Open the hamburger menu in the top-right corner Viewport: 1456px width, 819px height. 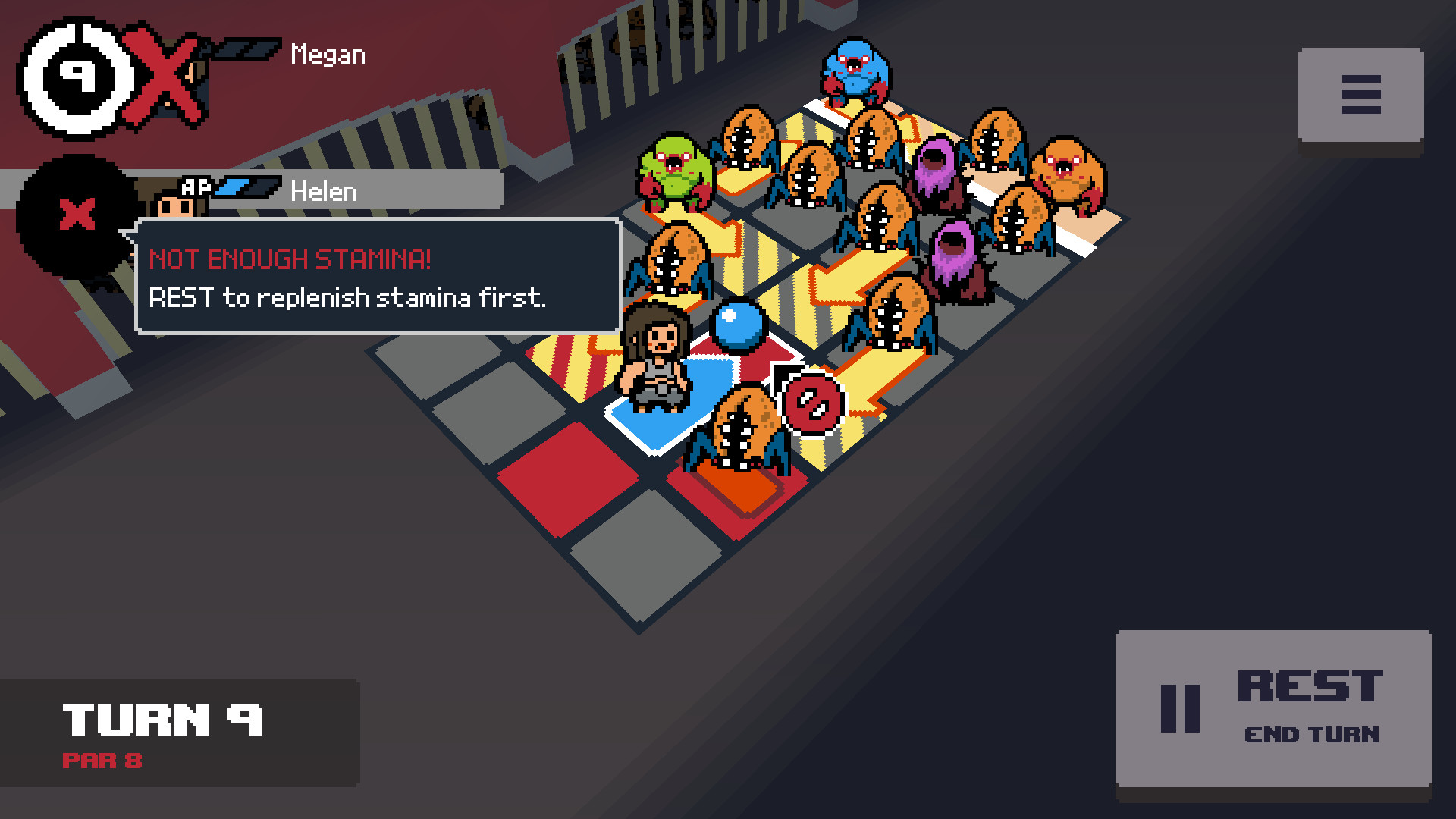1360,93
